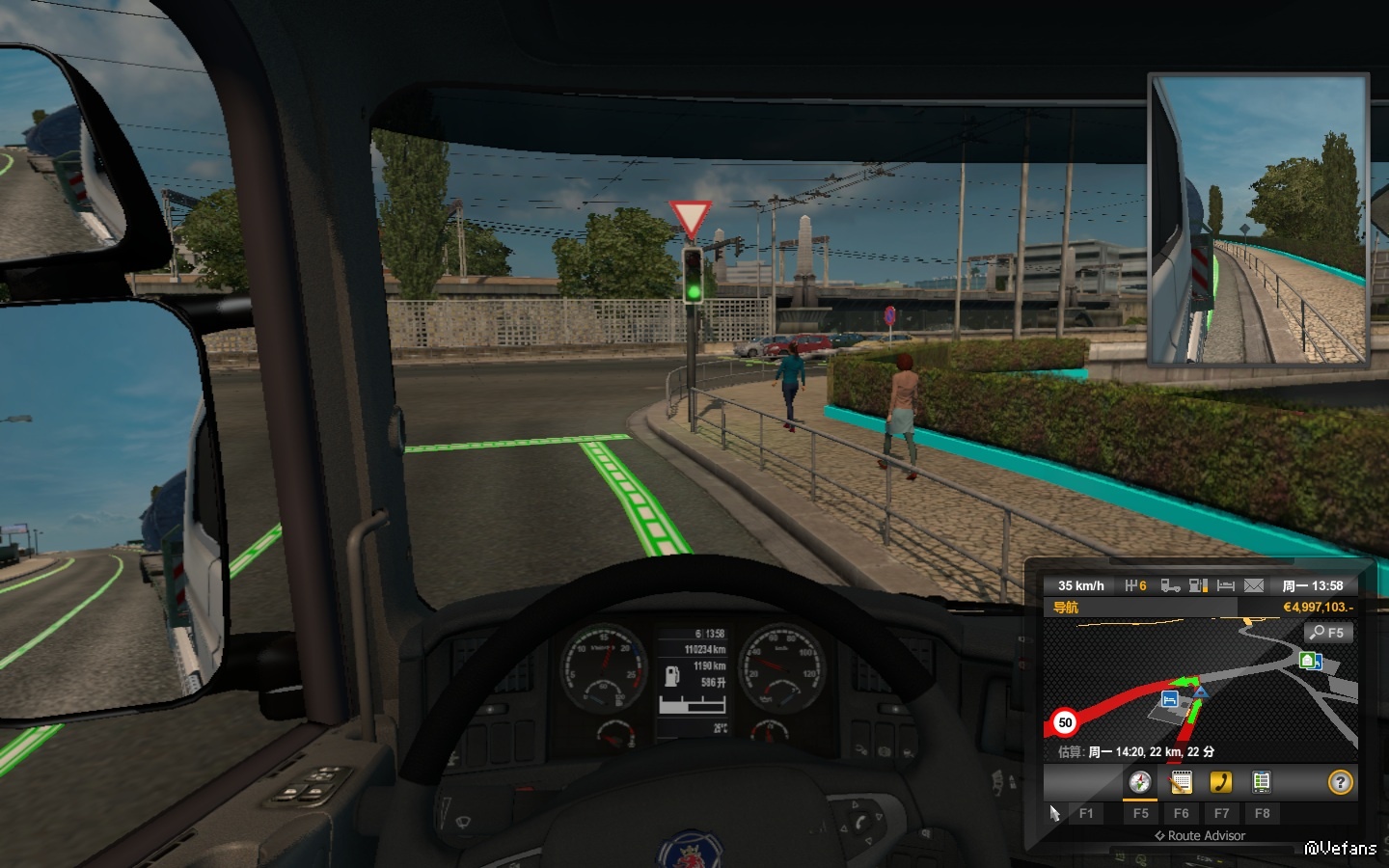Open the question mark help button
Screen dimensions: 1389x868
[1340, 782]
